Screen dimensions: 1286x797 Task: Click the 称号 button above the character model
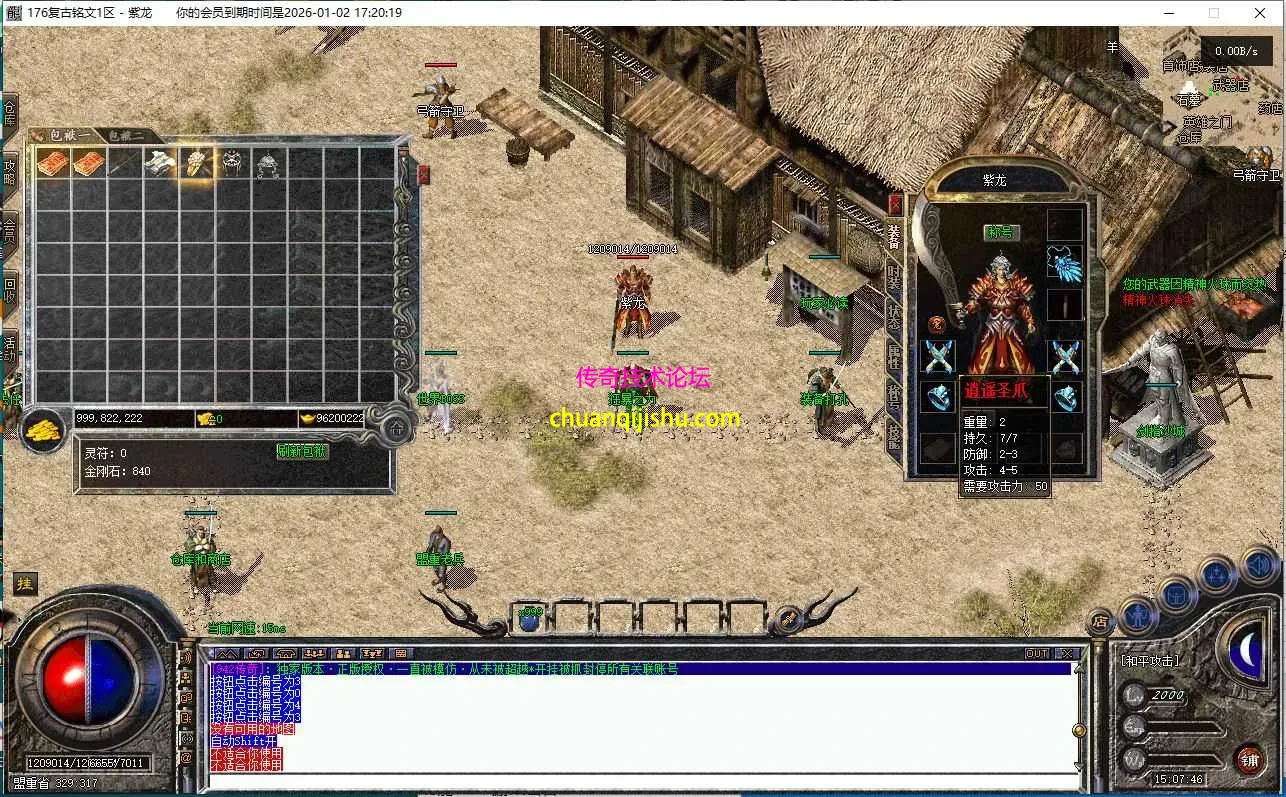(1001, 232)
